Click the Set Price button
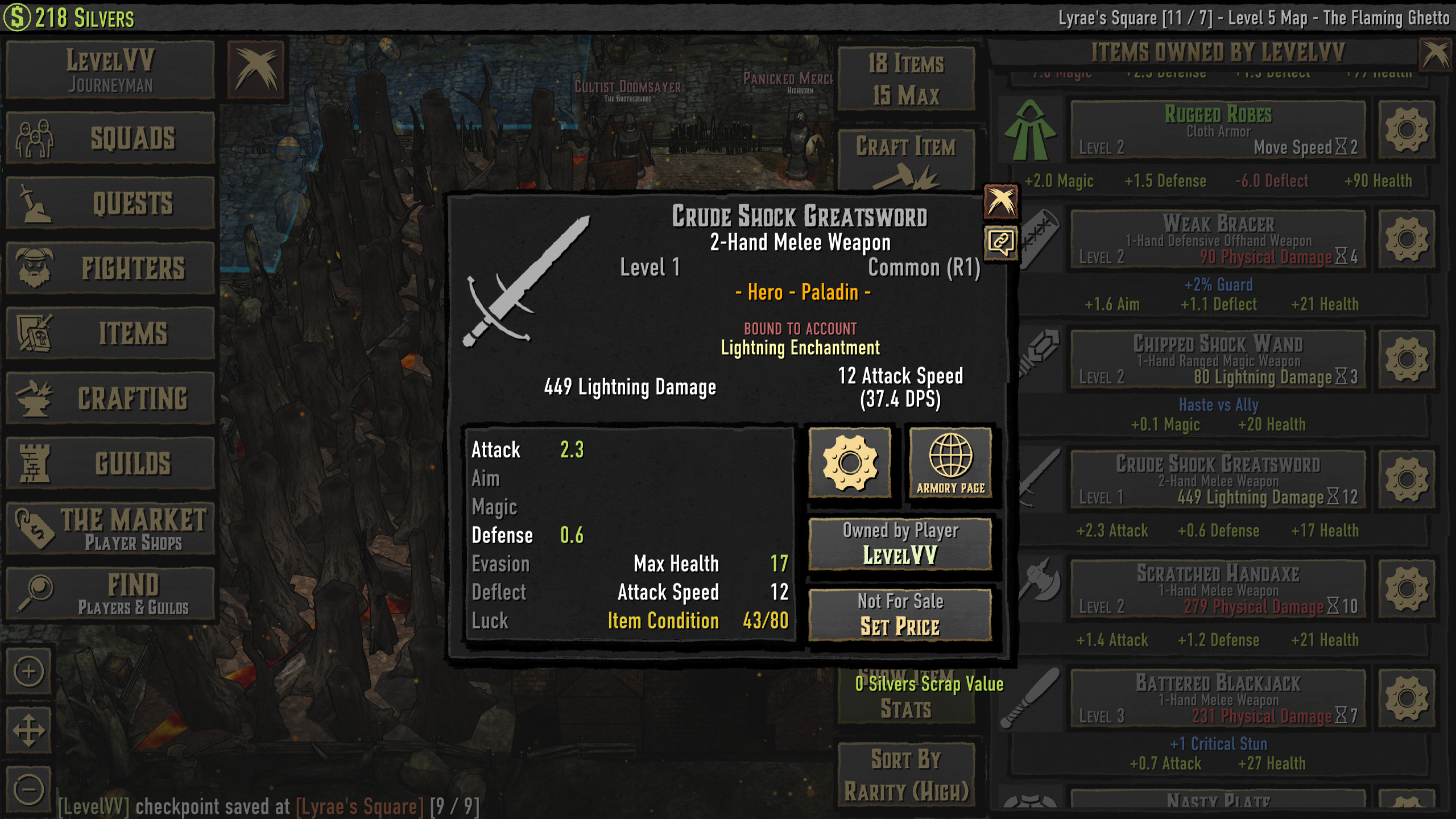1456x819 pixels. pyautogui.click(x=901, y=614)
